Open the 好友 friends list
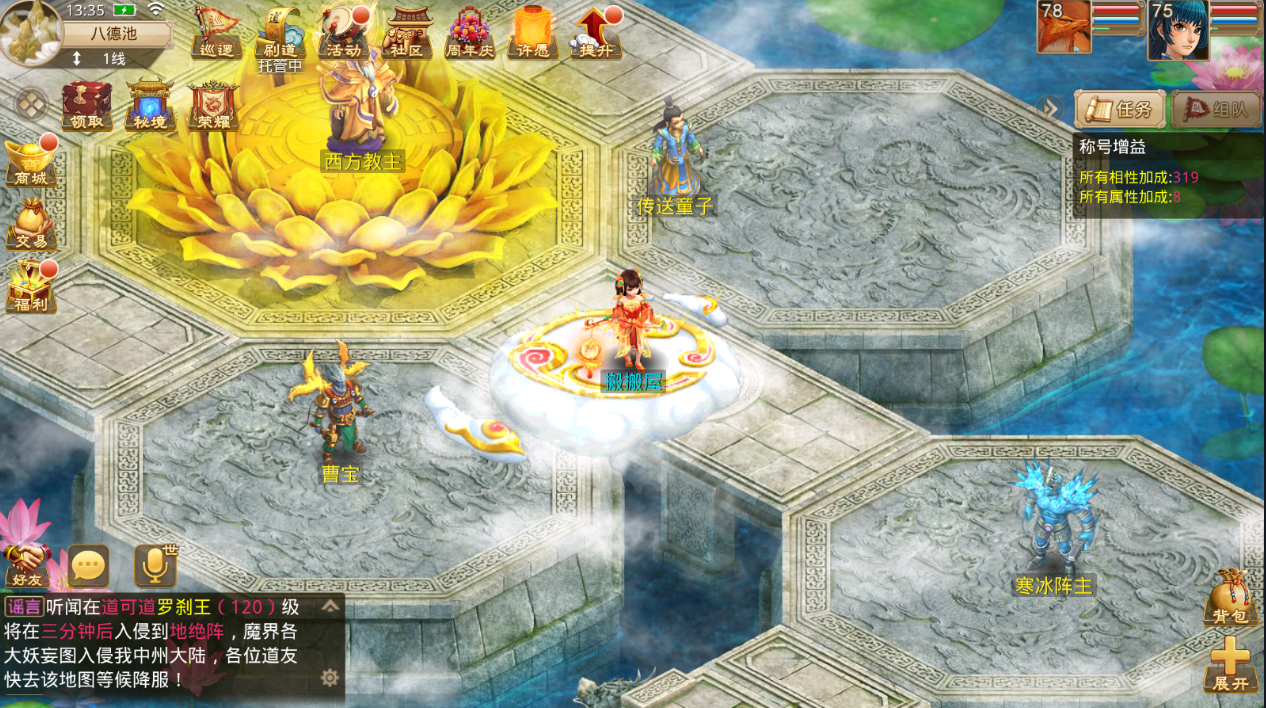1266x708 pixels. [27, 565]
